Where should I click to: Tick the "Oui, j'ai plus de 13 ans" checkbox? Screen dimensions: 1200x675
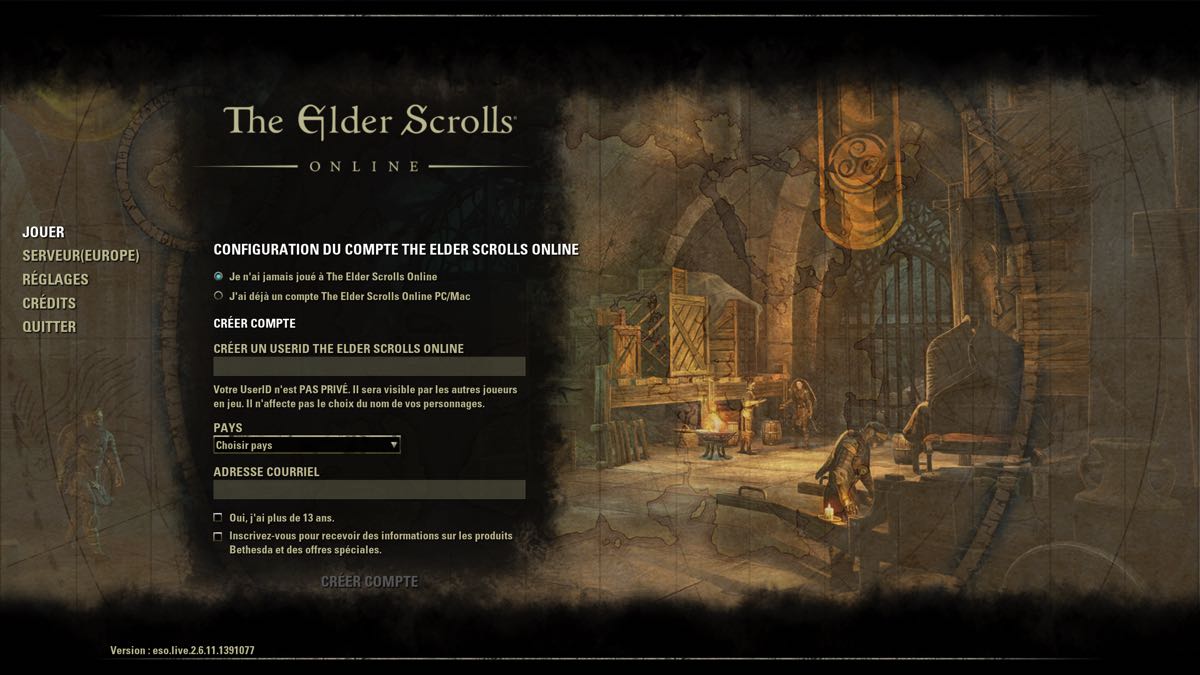(x=218, y=518)
